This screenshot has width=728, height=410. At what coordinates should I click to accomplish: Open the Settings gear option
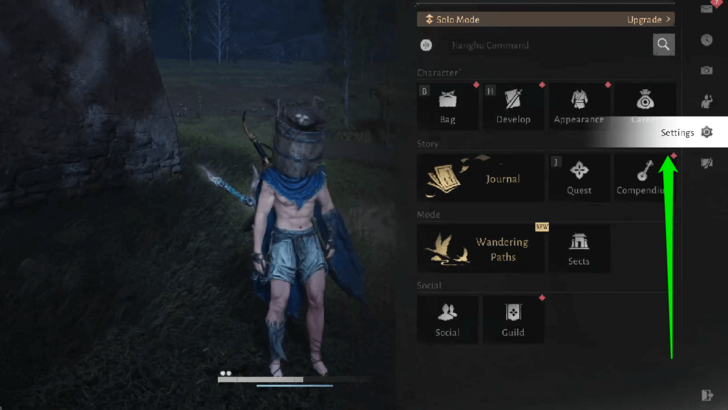pyautogui.click(x=706, y=132)
